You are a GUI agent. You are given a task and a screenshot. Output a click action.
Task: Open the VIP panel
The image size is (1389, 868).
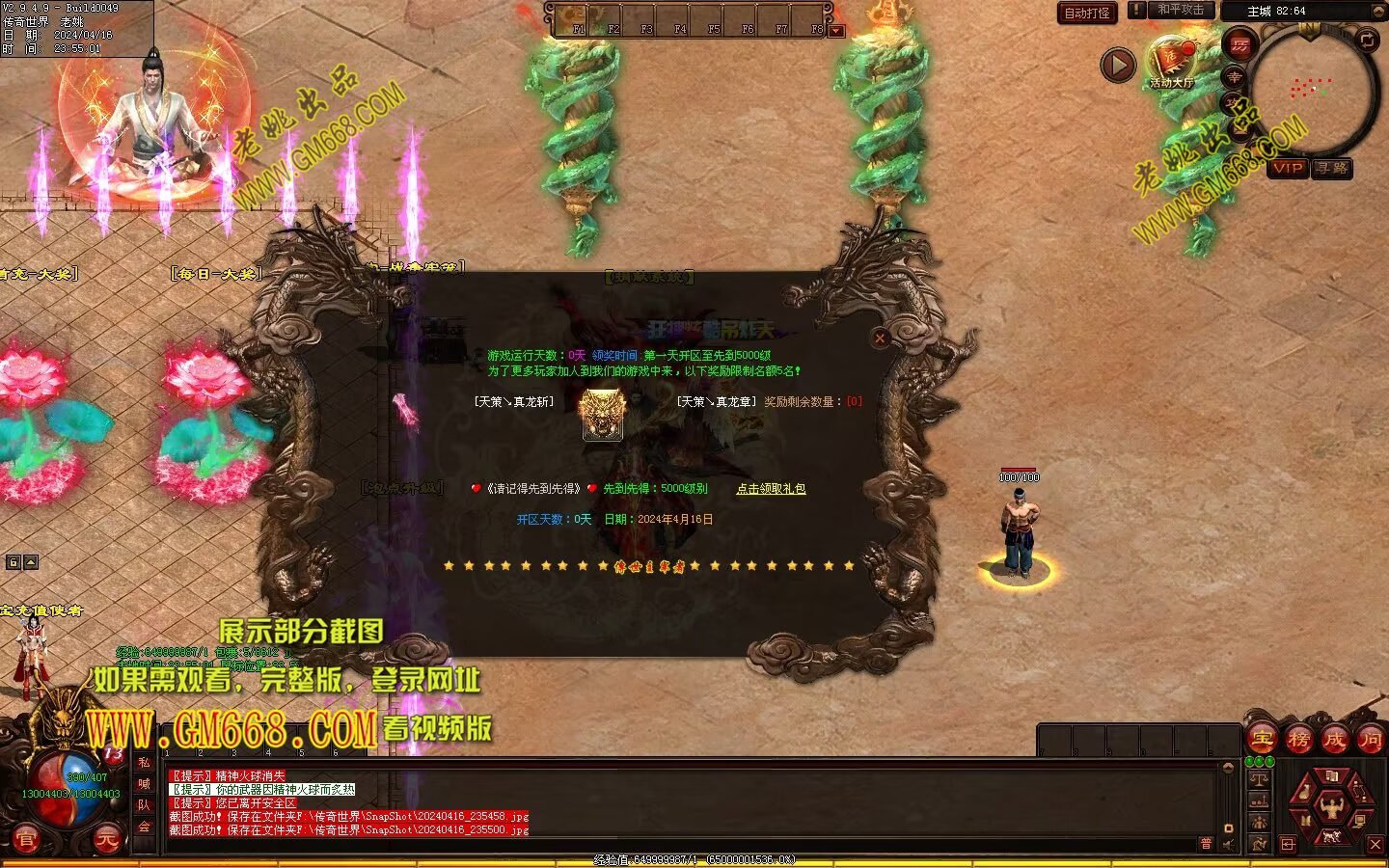tap(1288, 168)
